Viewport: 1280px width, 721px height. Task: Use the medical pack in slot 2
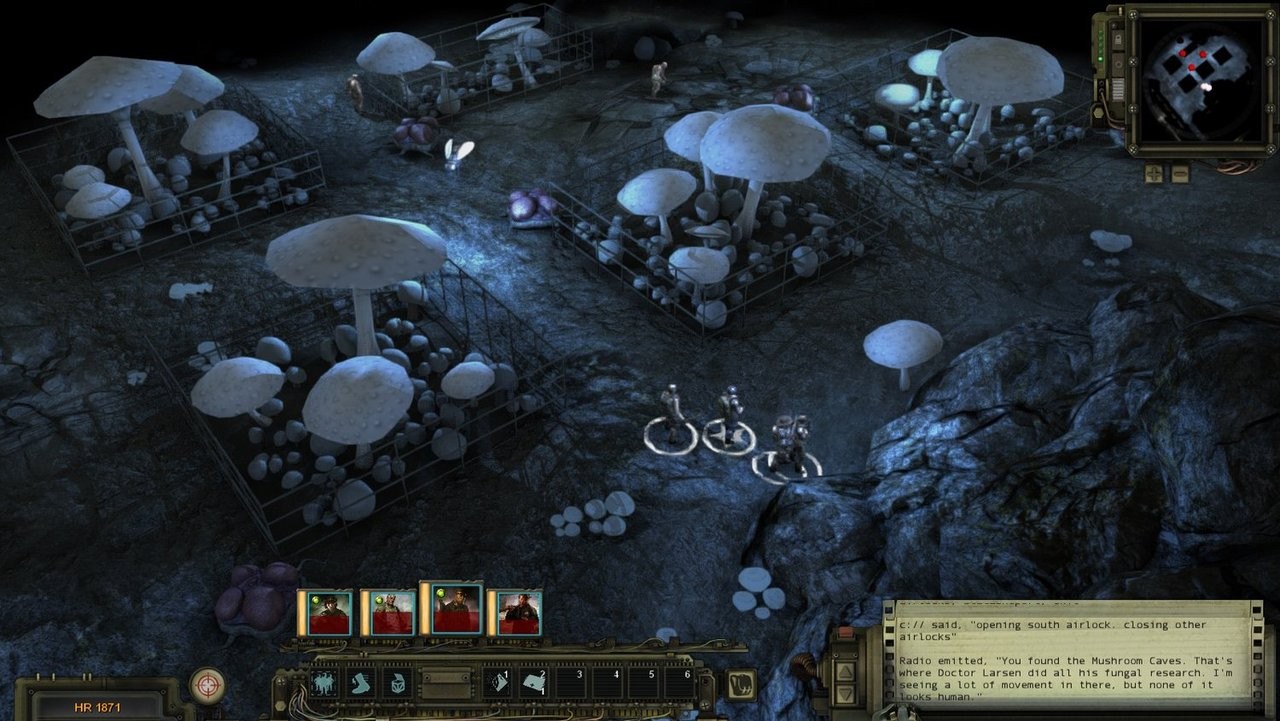point(534,682)
